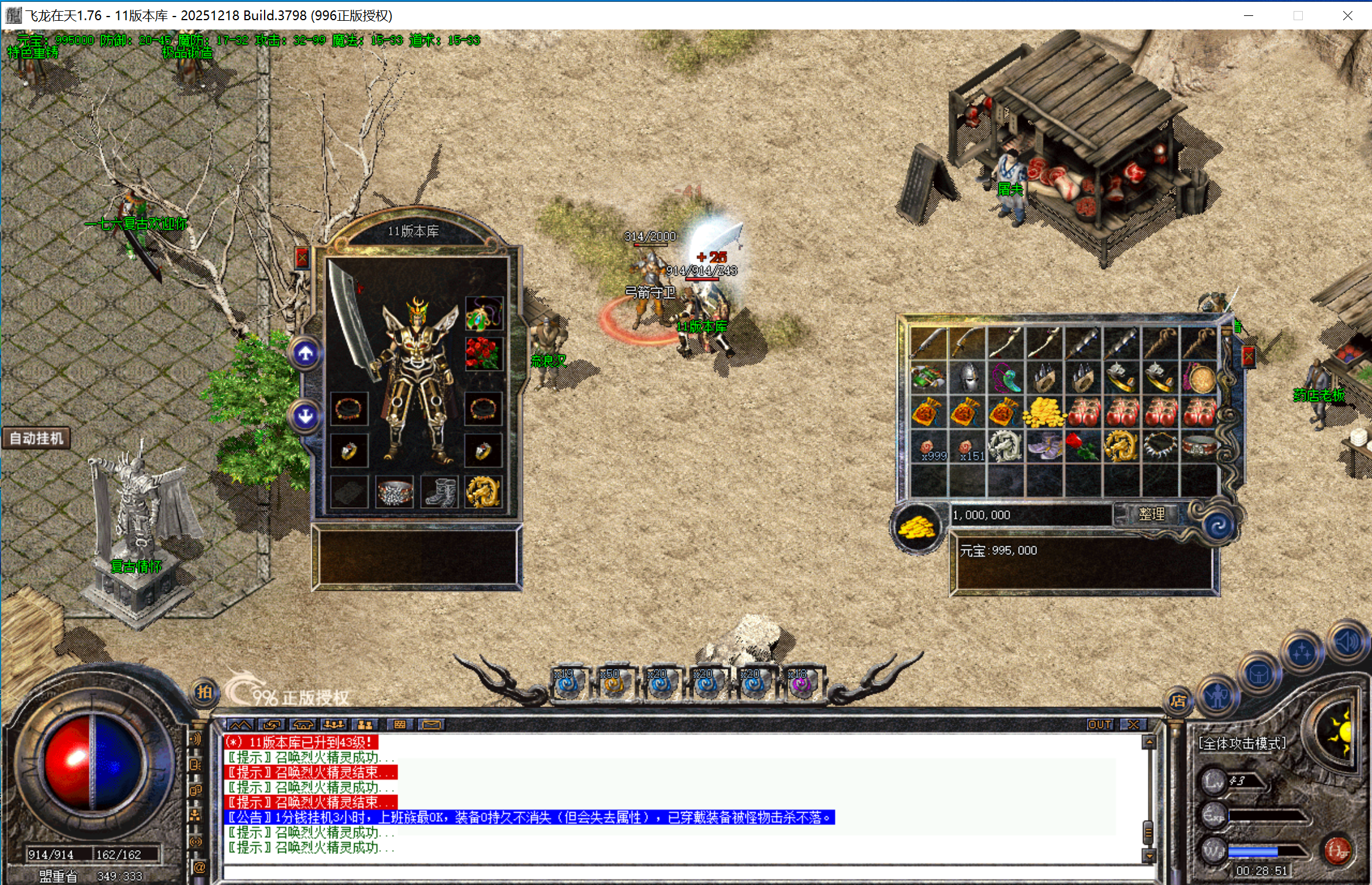Close the character equipment panel
Screen dimensions: 1372x885
click(302, 258)
